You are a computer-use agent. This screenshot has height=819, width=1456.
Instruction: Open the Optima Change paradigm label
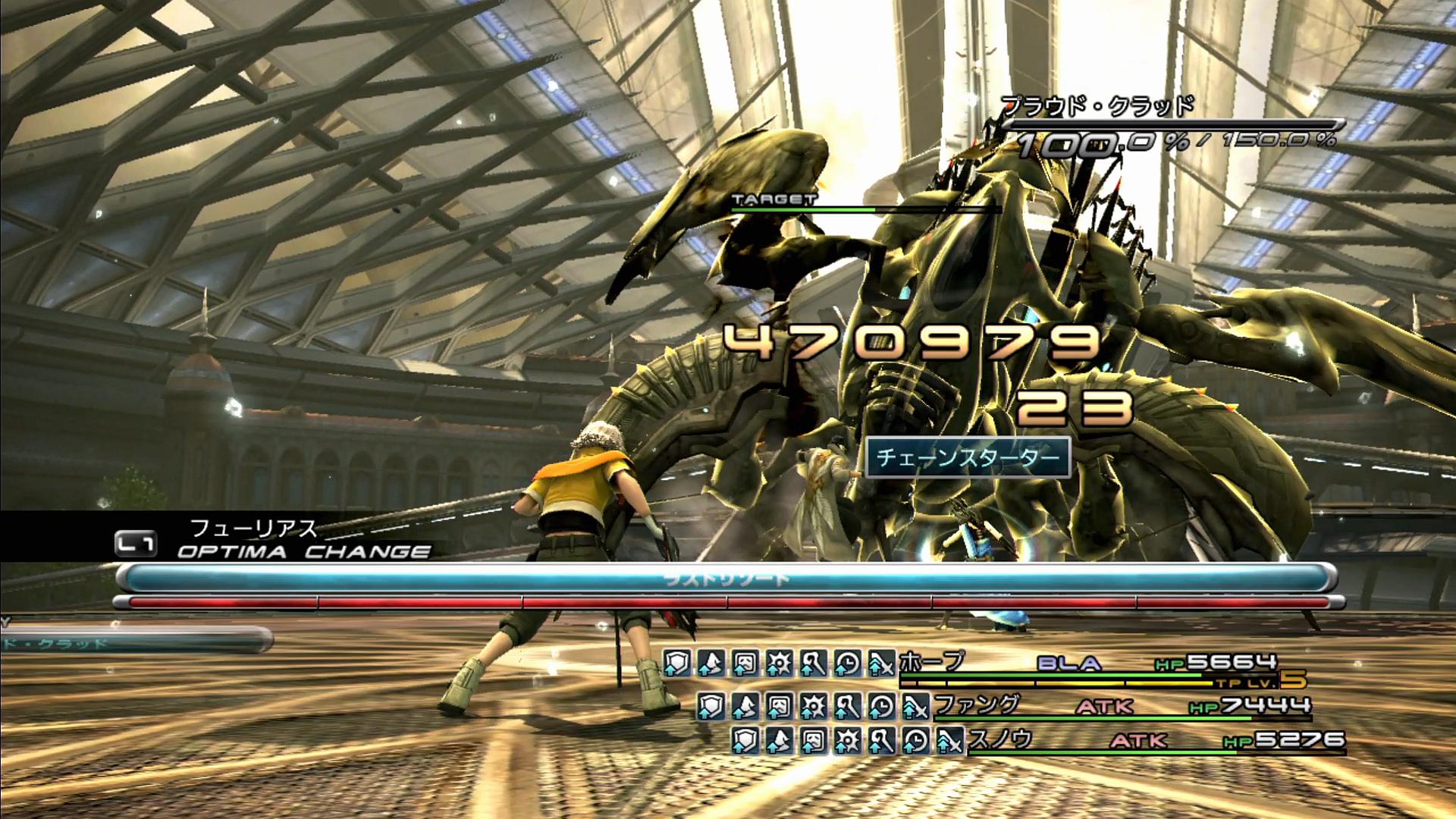pyautogui.click(x=303, y=551)
